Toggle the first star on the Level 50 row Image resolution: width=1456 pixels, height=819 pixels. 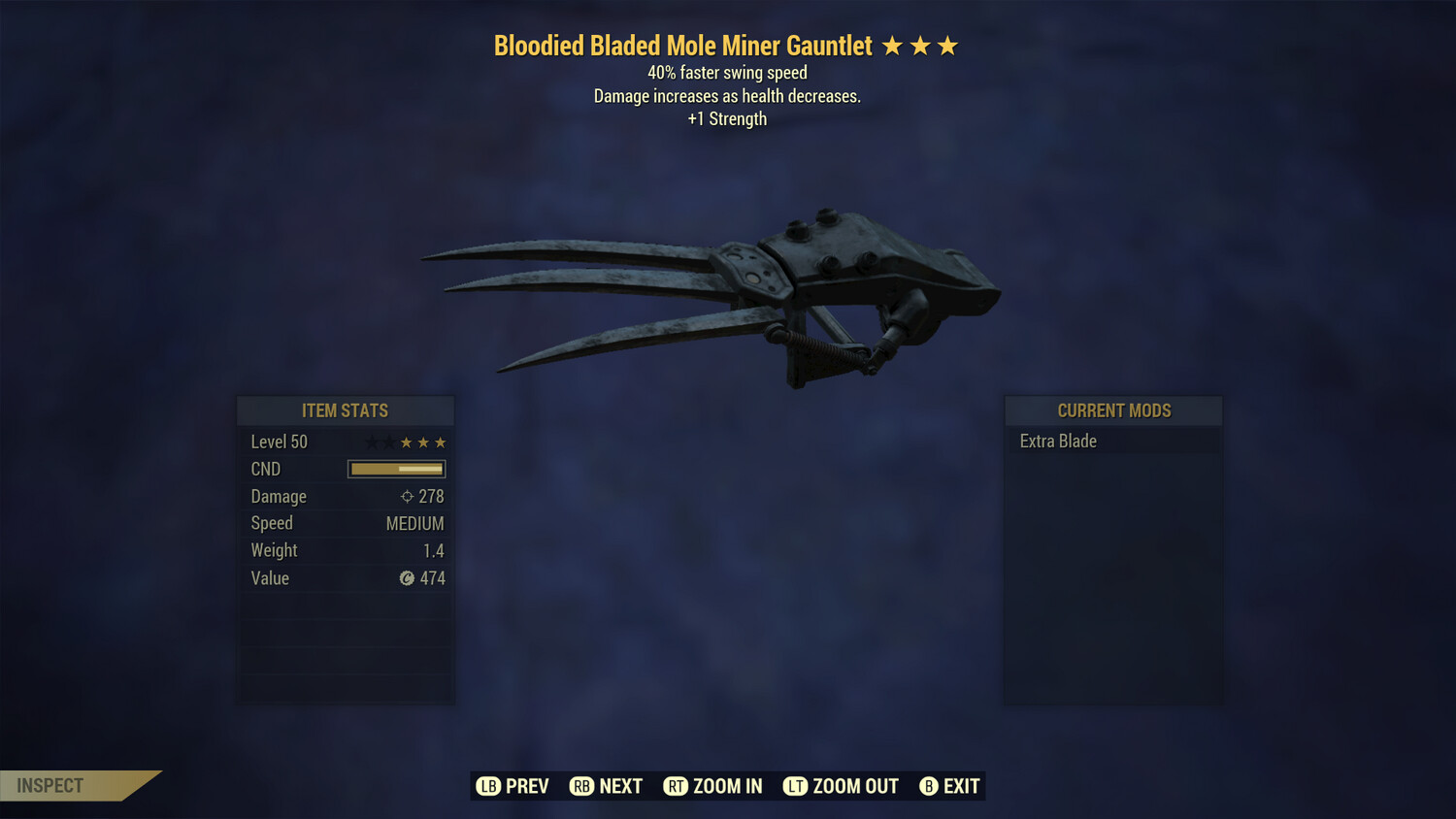371,442
